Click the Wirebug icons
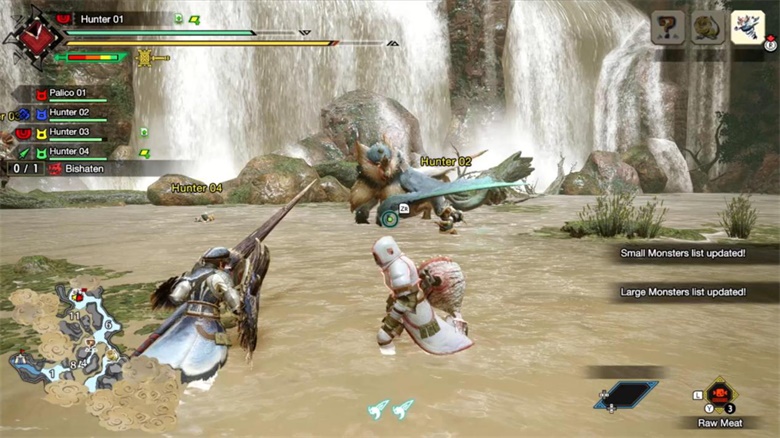 [x=391, y=408]
